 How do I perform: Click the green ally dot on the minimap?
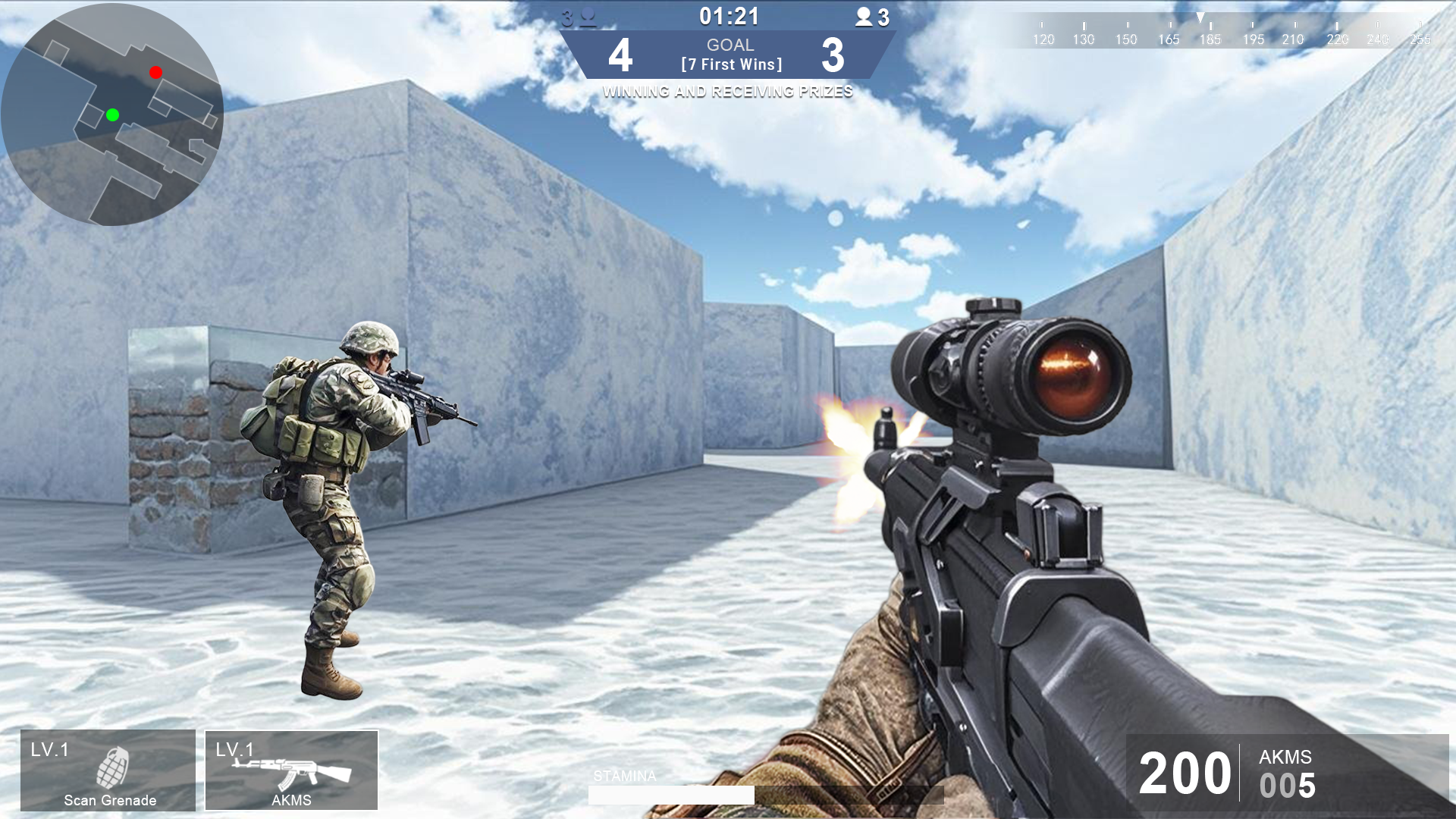pos(112,115)
